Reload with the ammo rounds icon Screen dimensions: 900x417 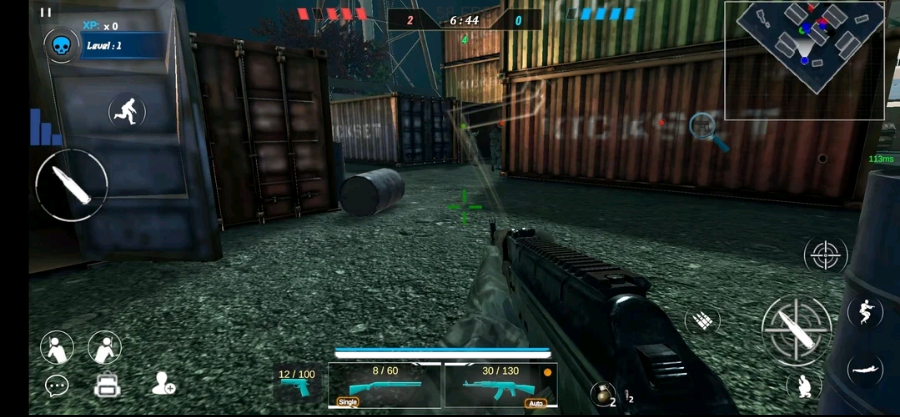tap(703, 320)
